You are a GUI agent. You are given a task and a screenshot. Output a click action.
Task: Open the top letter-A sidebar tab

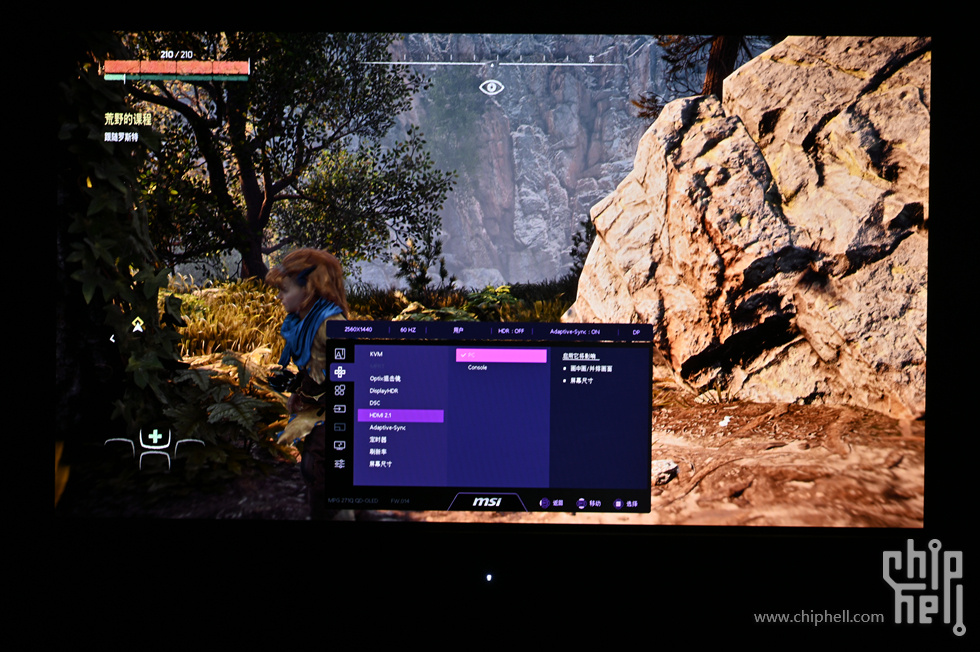click(340, 354)
